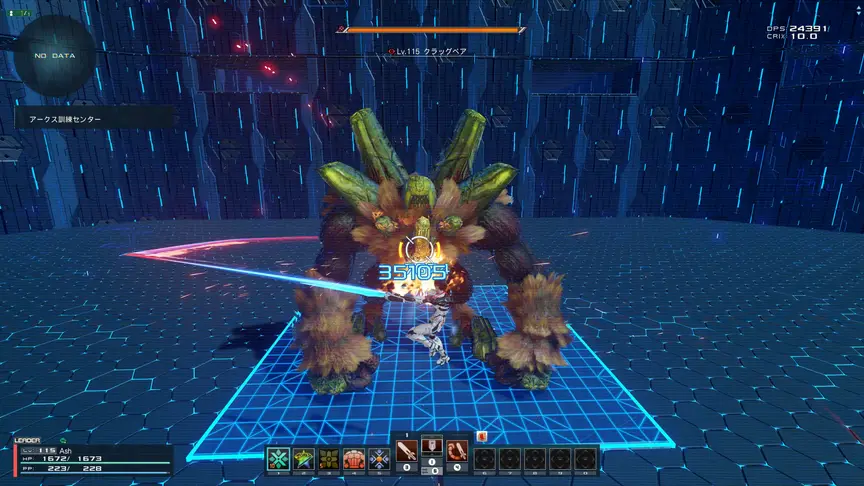Activate the blue crystal orange-core skill

[380, 459]
